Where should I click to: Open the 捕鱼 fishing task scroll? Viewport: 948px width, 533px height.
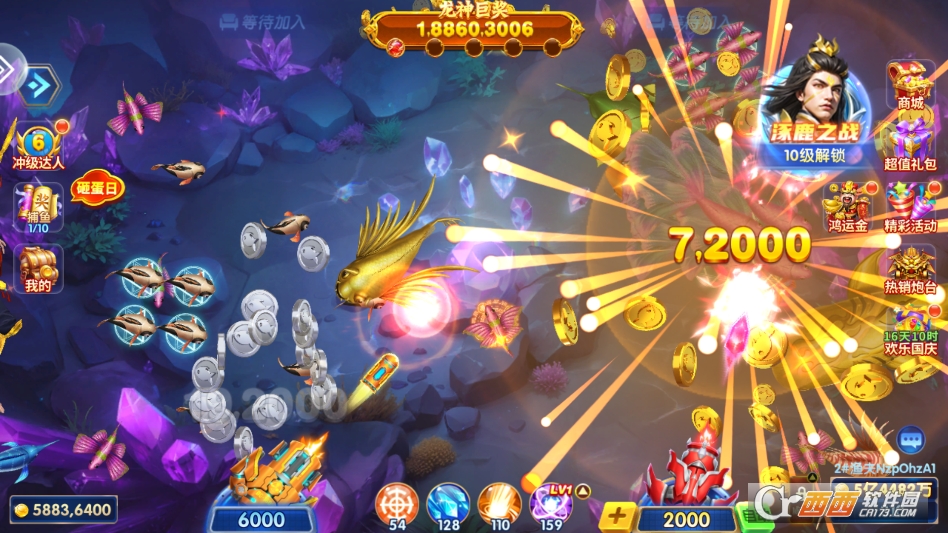pyautogui.click(x=38, y=205)
